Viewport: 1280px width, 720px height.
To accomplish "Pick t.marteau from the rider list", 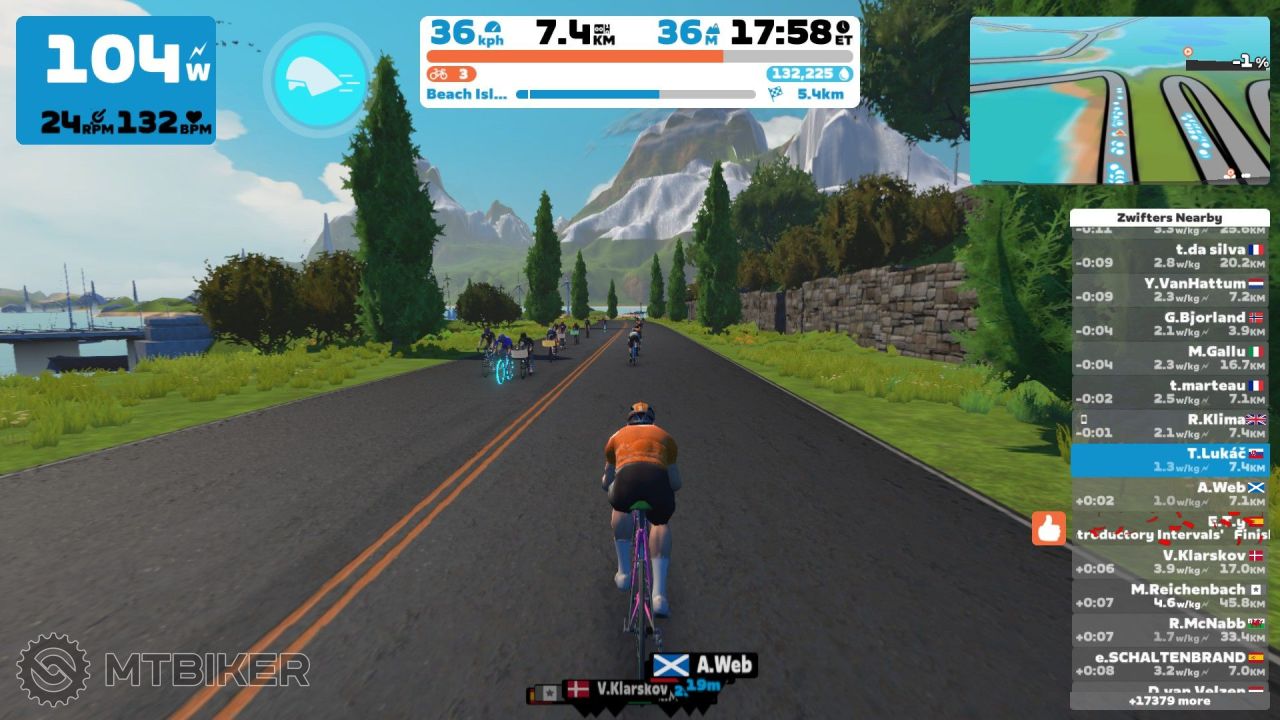I will tap(1170, 392).
